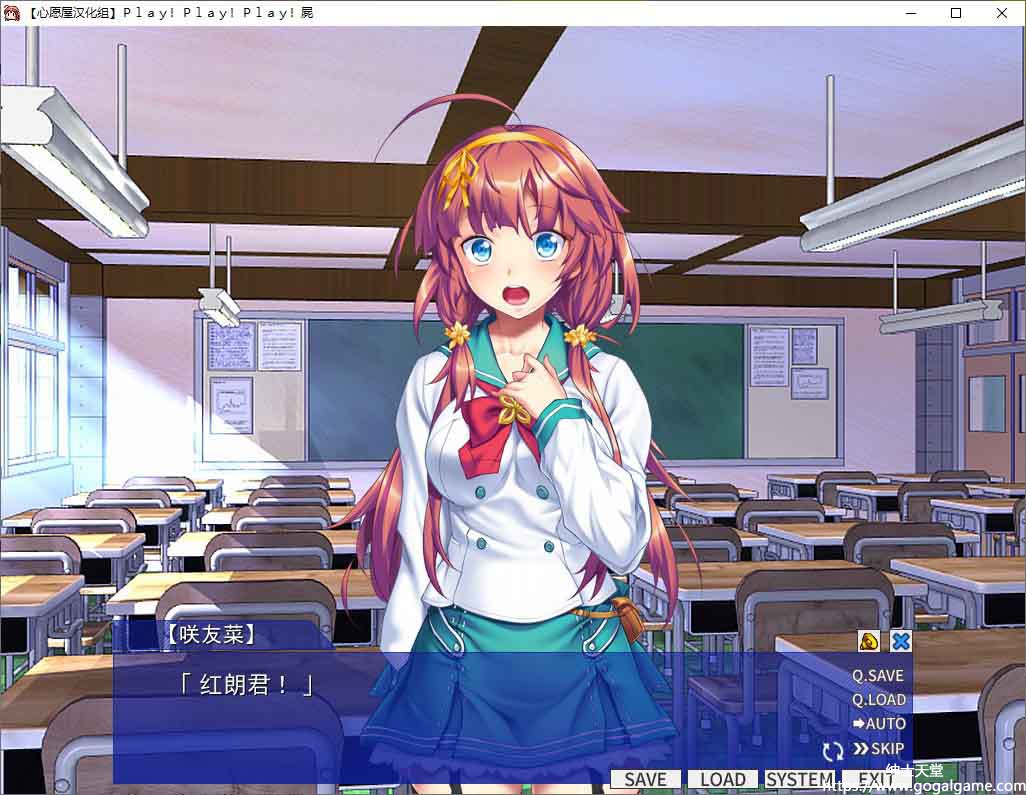Open the SAVE menu

[x=645, y=780]
